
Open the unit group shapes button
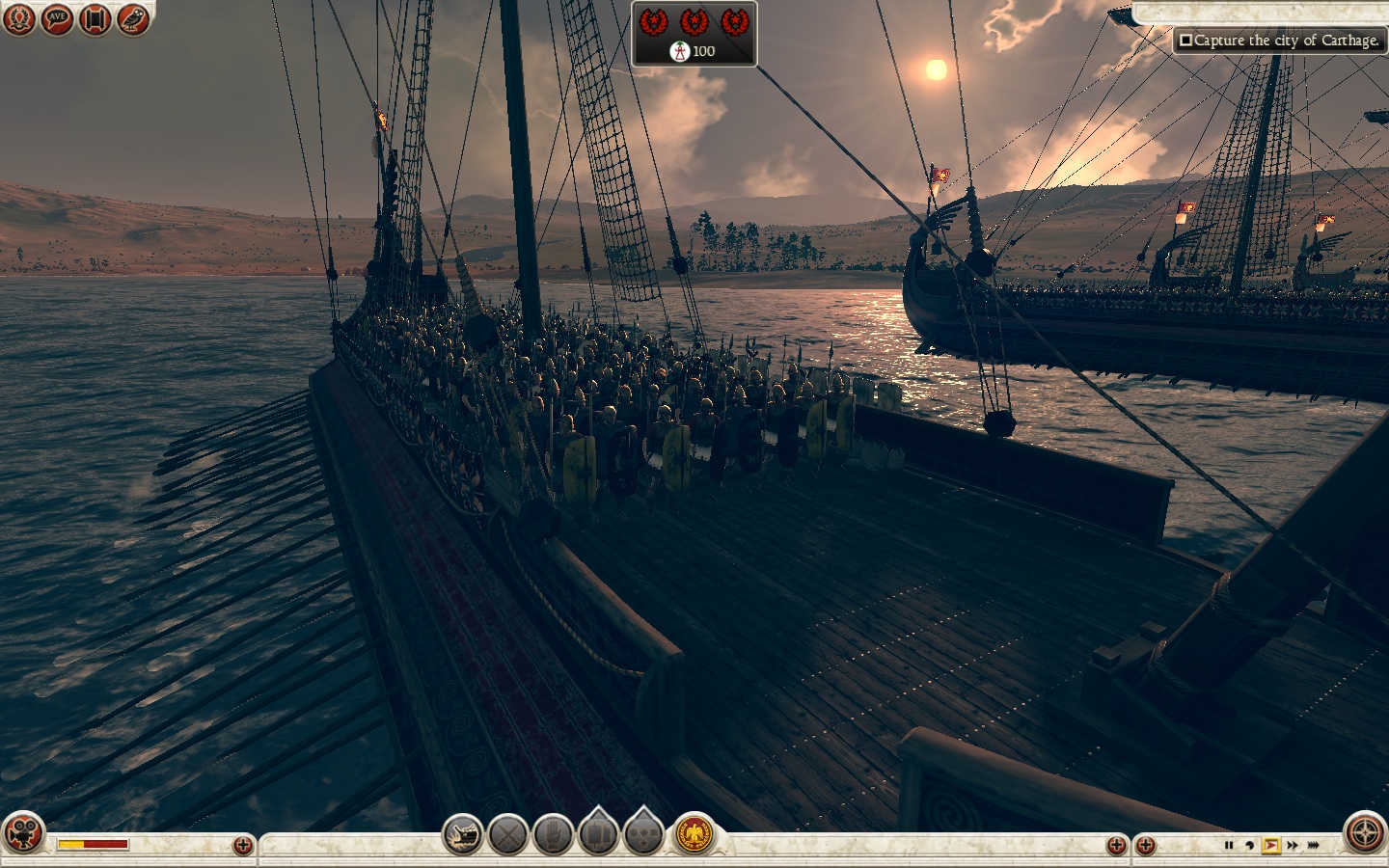click(x=643, y=834)
